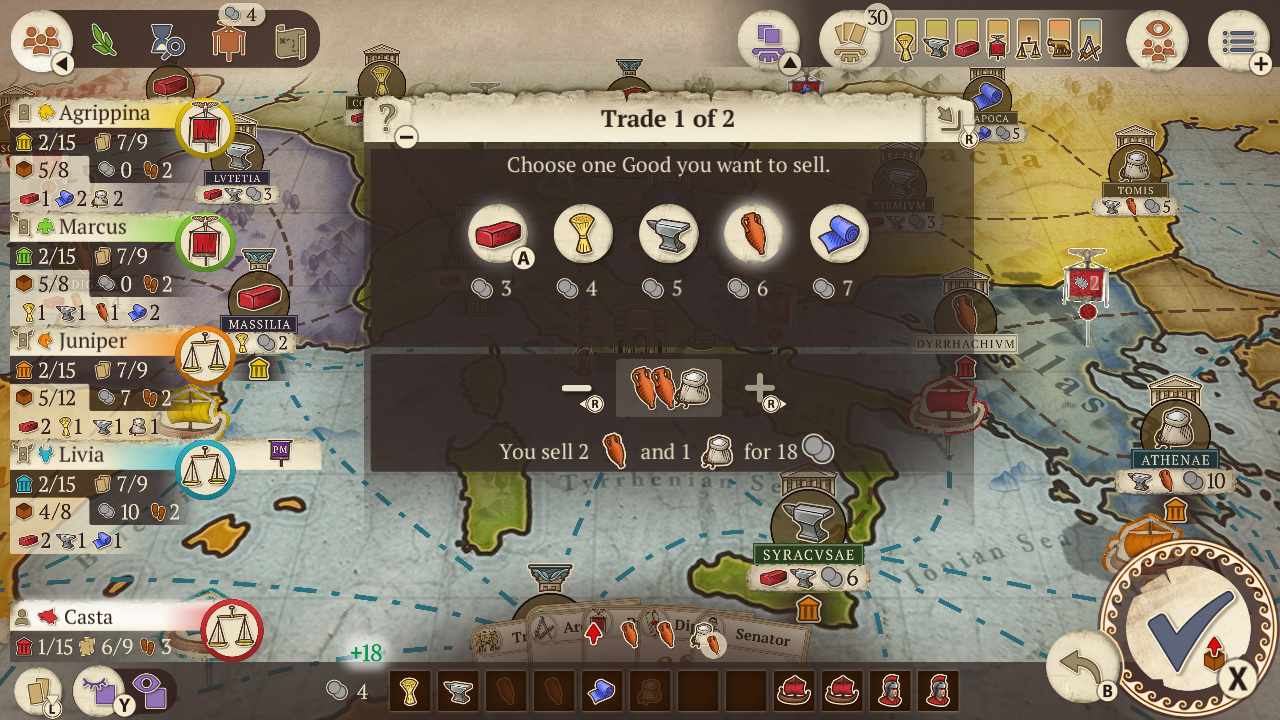The width and height of the screenshot is (1280, 720).
Task: Open the map scroll icon in top toolbar
Action: coord(289,40)
